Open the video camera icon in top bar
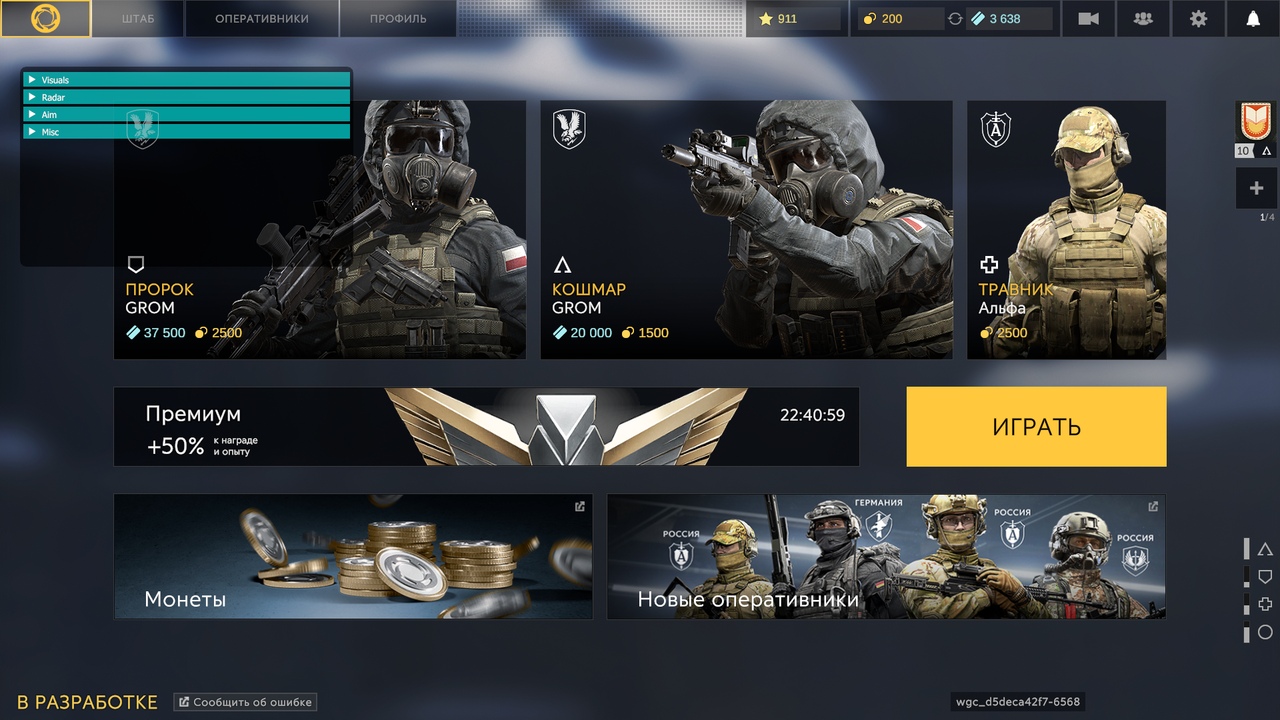This screenshot has width=1280, height=720. click(x=1088, y=18)
